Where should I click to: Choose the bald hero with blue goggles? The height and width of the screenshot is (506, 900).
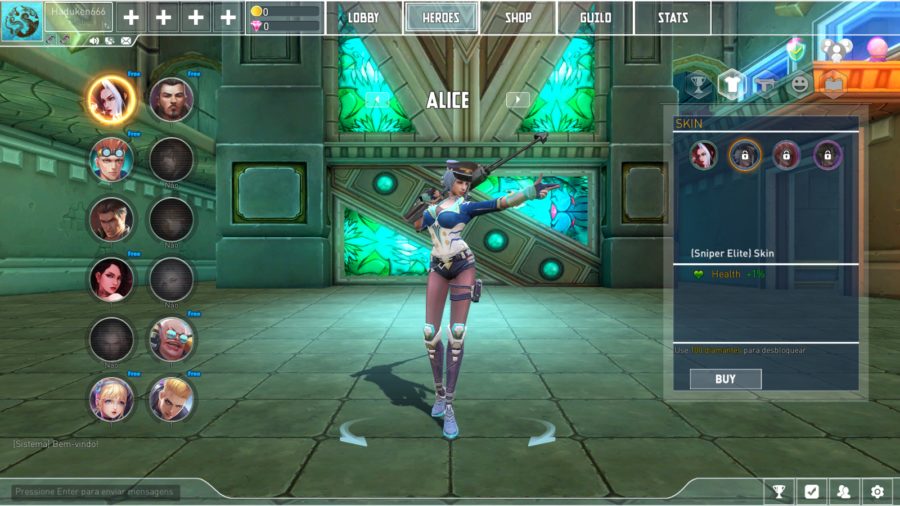(171, 339)
